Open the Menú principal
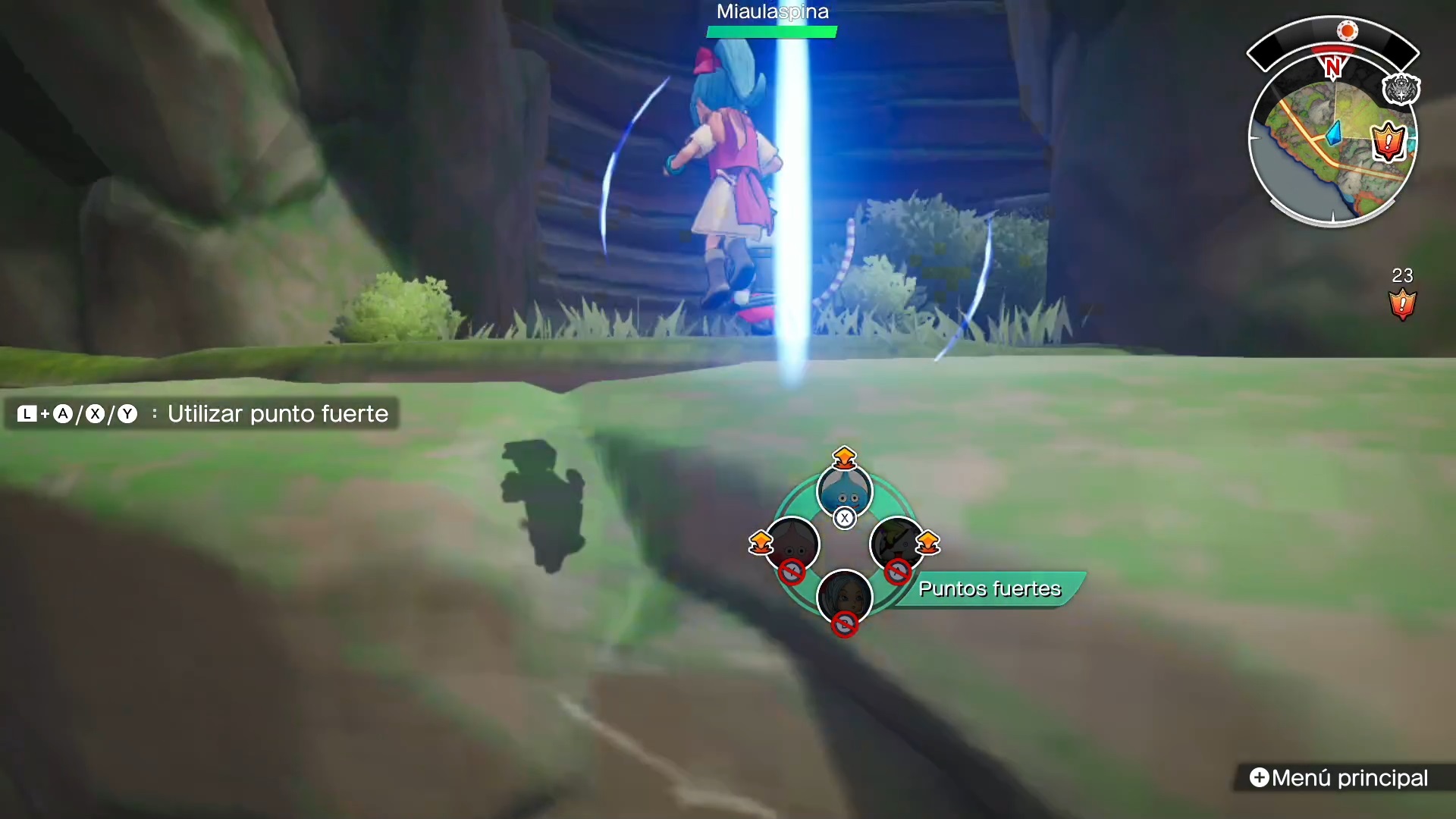 (x=1340, y=778)
